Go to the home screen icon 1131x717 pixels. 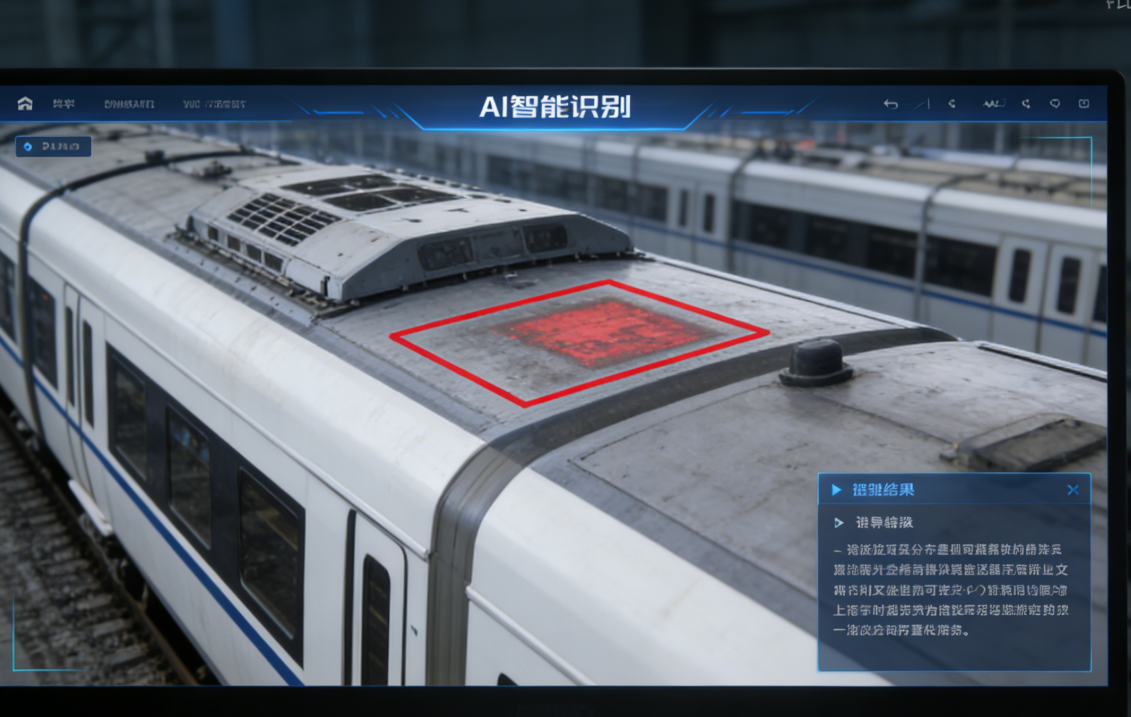[x=25, y=104]
